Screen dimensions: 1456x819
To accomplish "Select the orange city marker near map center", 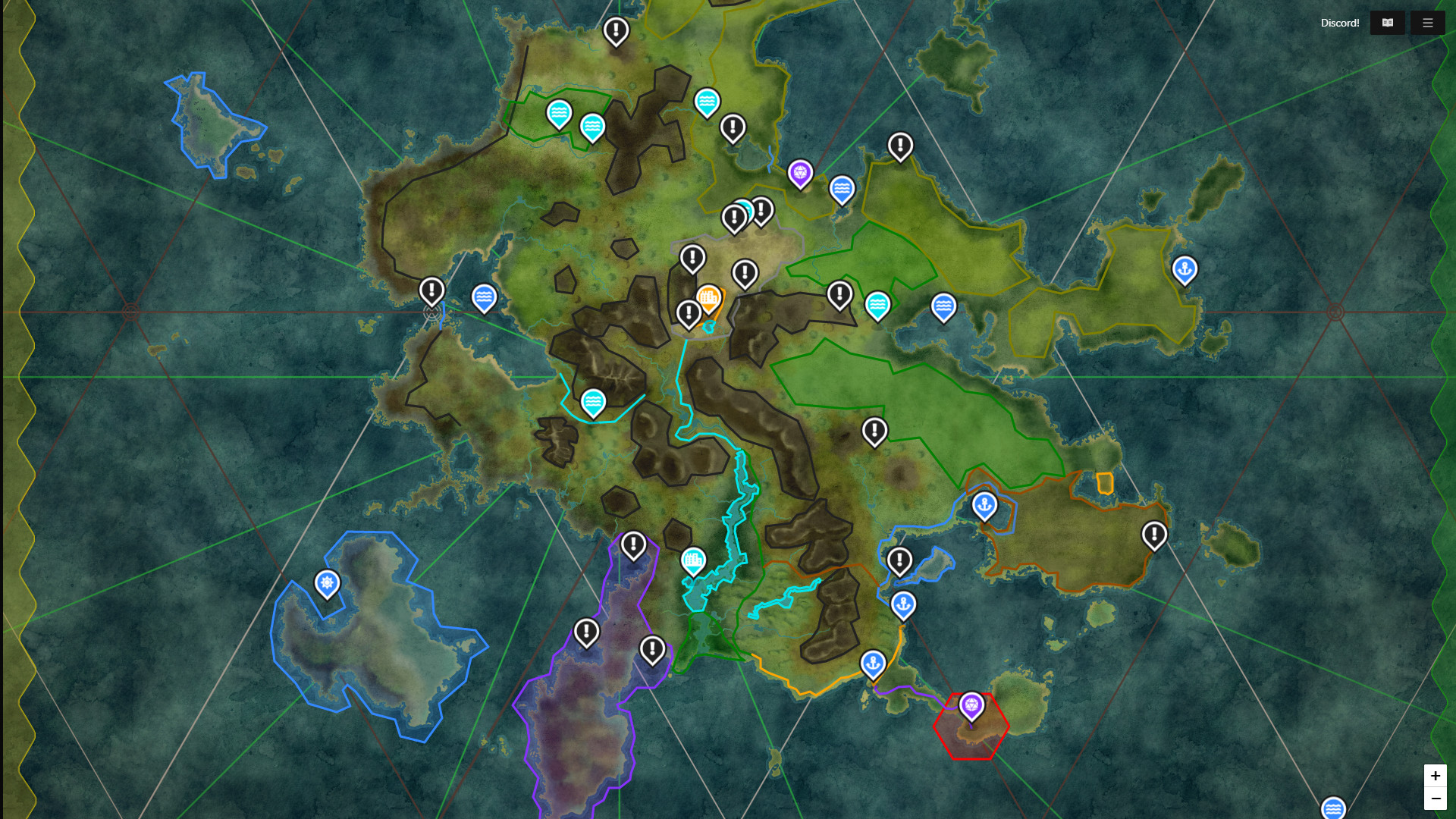I will tap(710, 297).
